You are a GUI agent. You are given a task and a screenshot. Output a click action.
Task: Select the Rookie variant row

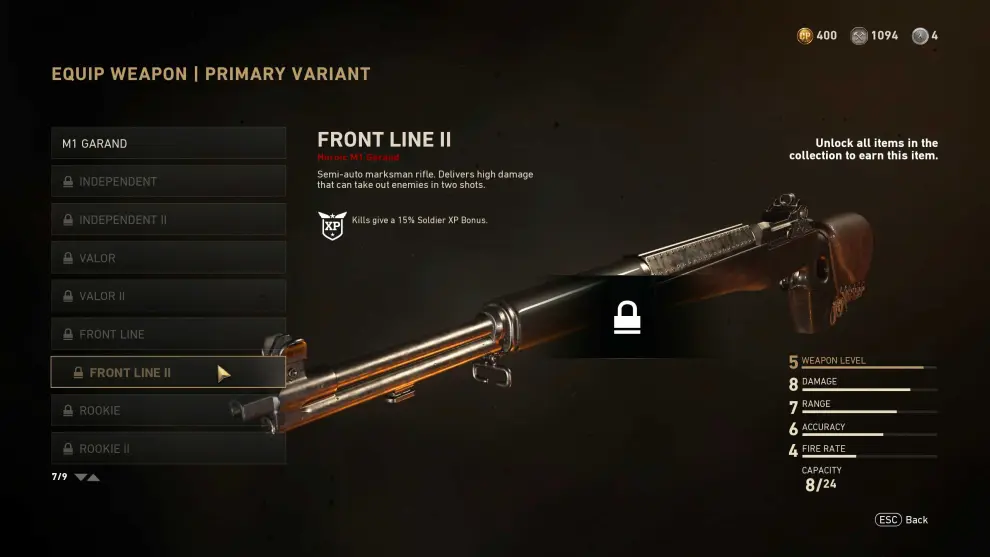(168, 410)
